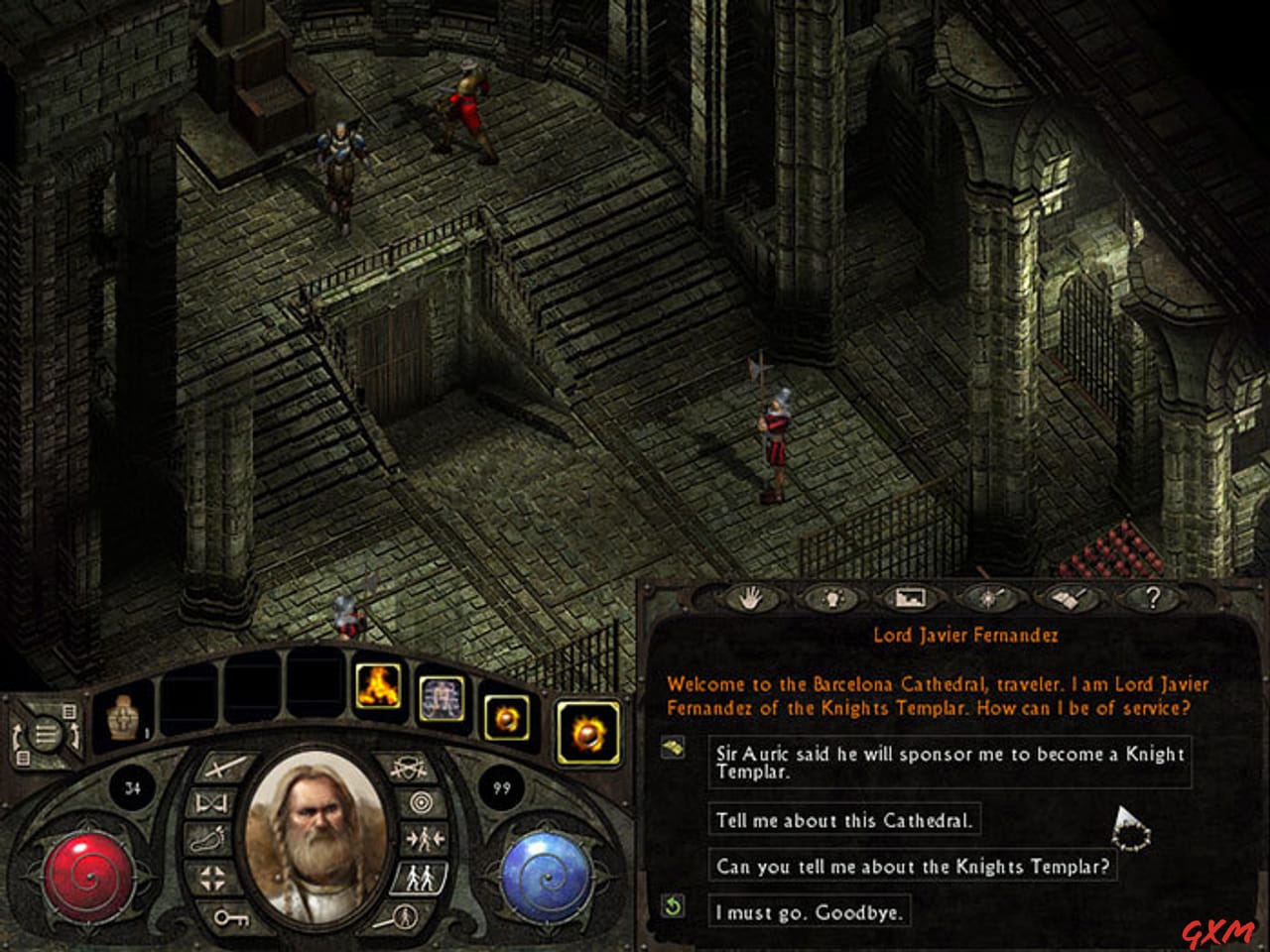Open the inventory picture icon in dialog toolbar
Viewport: 1270px width, 952px height.
tap(911, 598)
